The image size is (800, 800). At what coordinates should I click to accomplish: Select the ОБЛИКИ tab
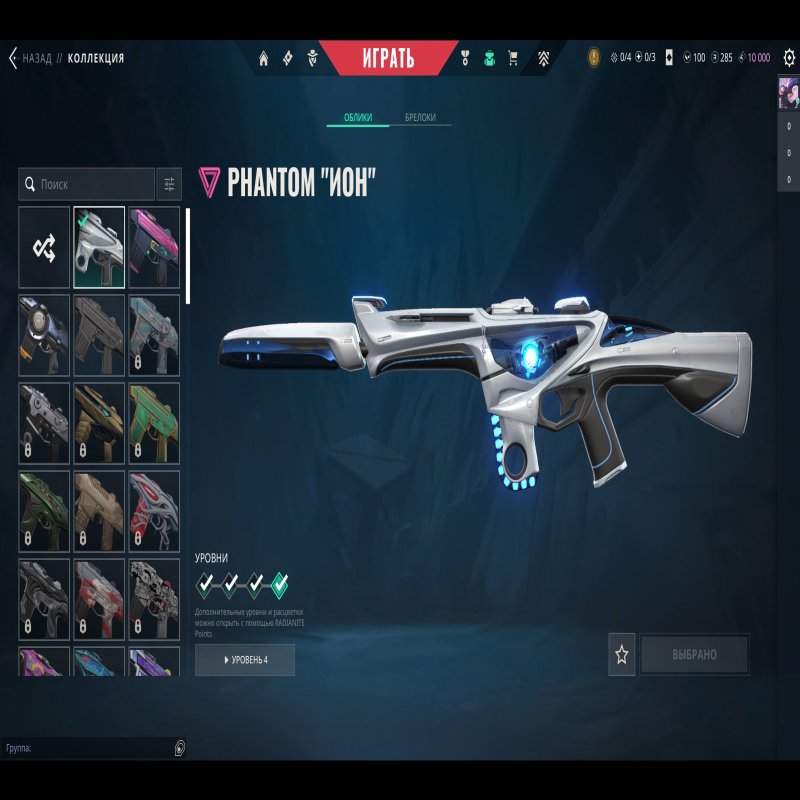point(359,118)
